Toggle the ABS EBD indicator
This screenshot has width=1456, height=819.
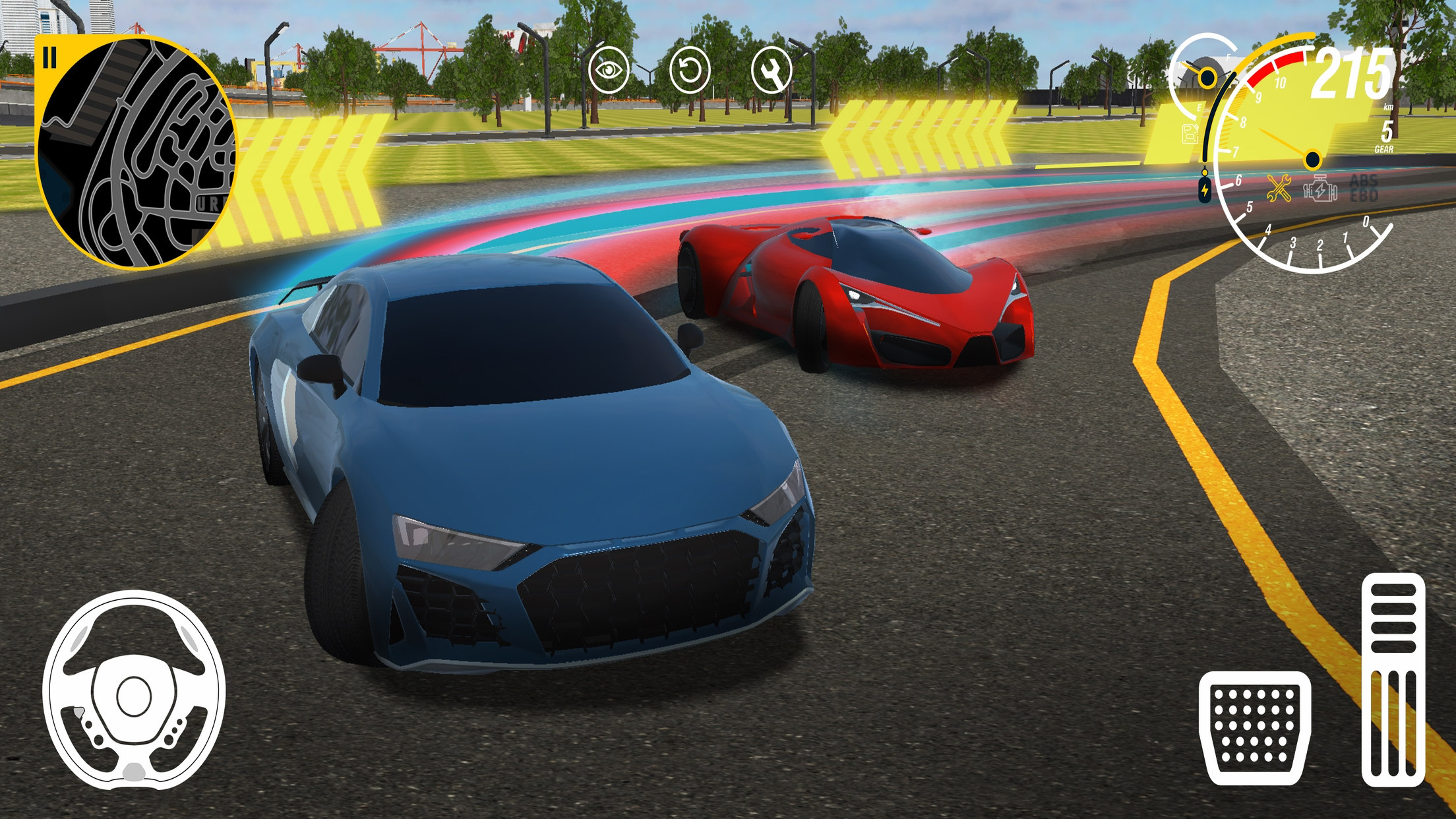(1364, 188)
